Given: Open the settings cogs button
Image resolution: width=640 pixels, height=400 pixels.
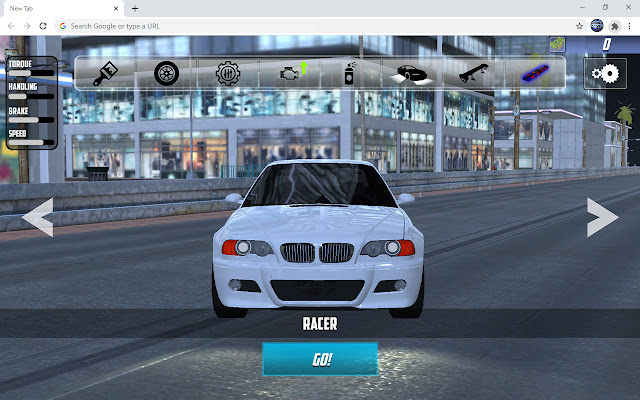Looking at the screenshot, I should tap(604, 73).
